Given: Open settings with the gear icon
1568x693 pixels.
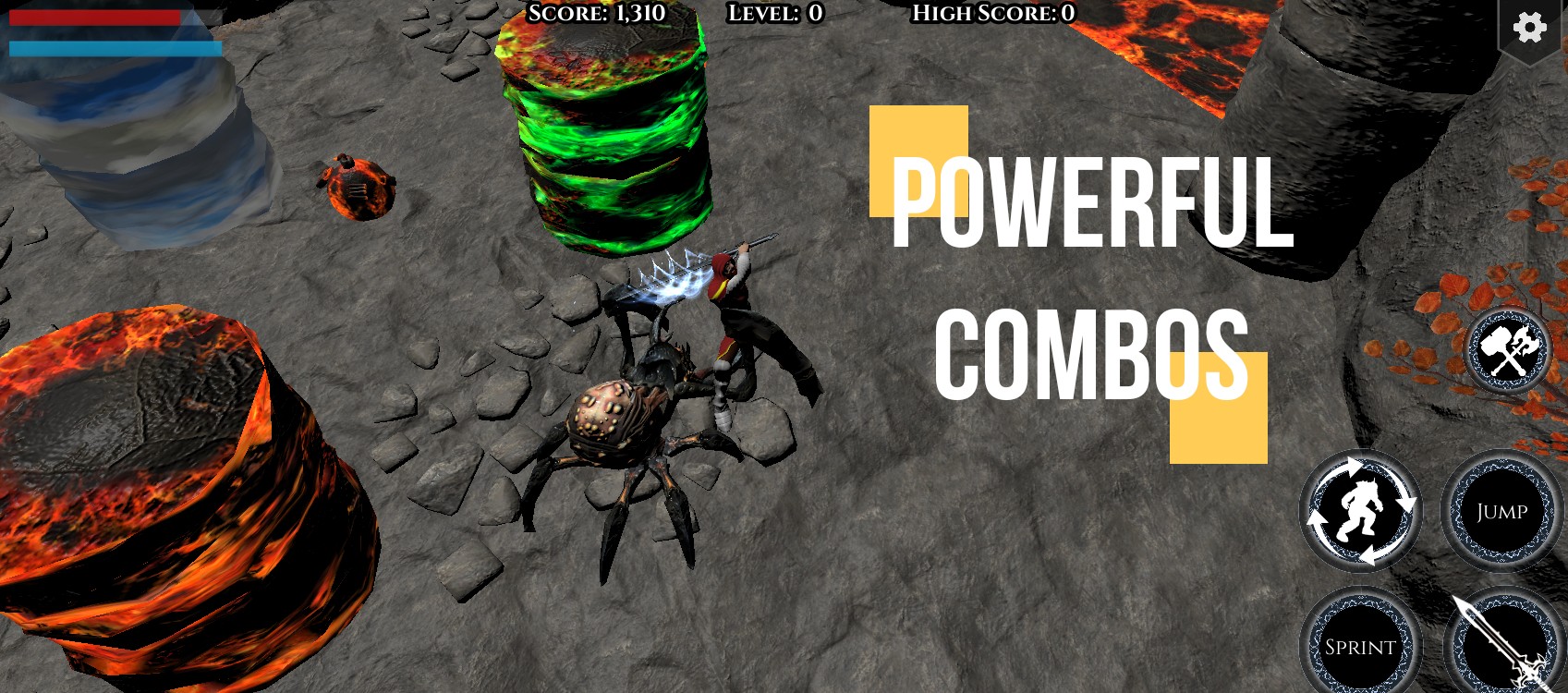Looking at the screenshot, I should pyautogui.click(x=1529, y=28).
